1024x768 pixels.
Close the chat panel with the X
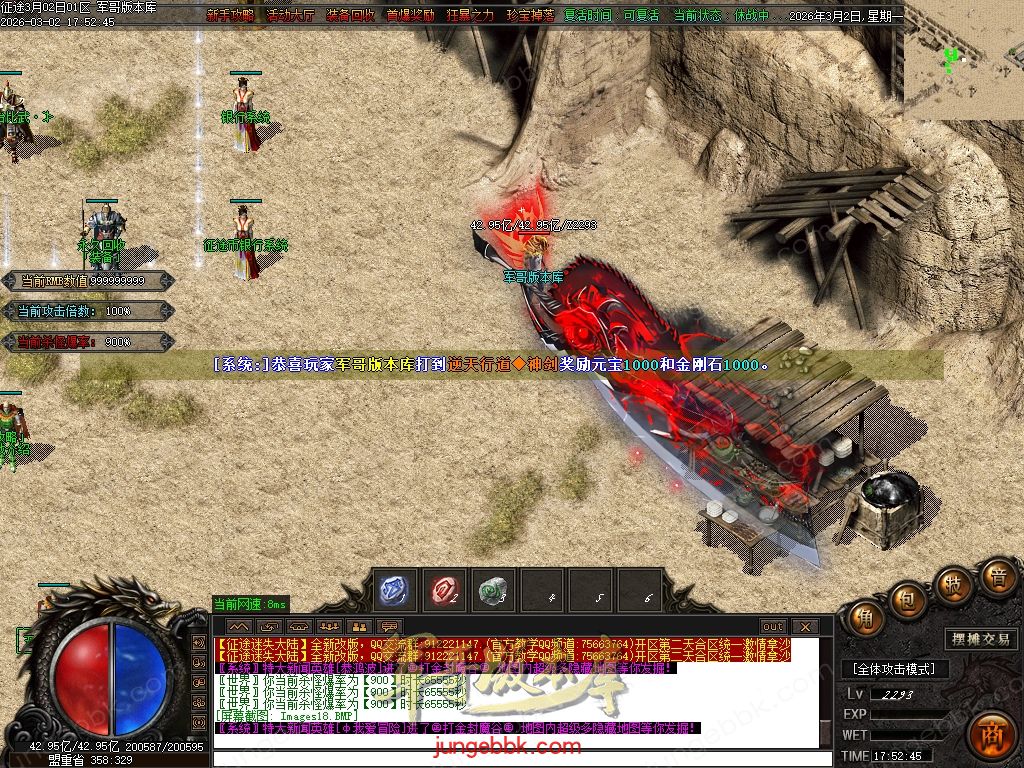coord(804,627)
